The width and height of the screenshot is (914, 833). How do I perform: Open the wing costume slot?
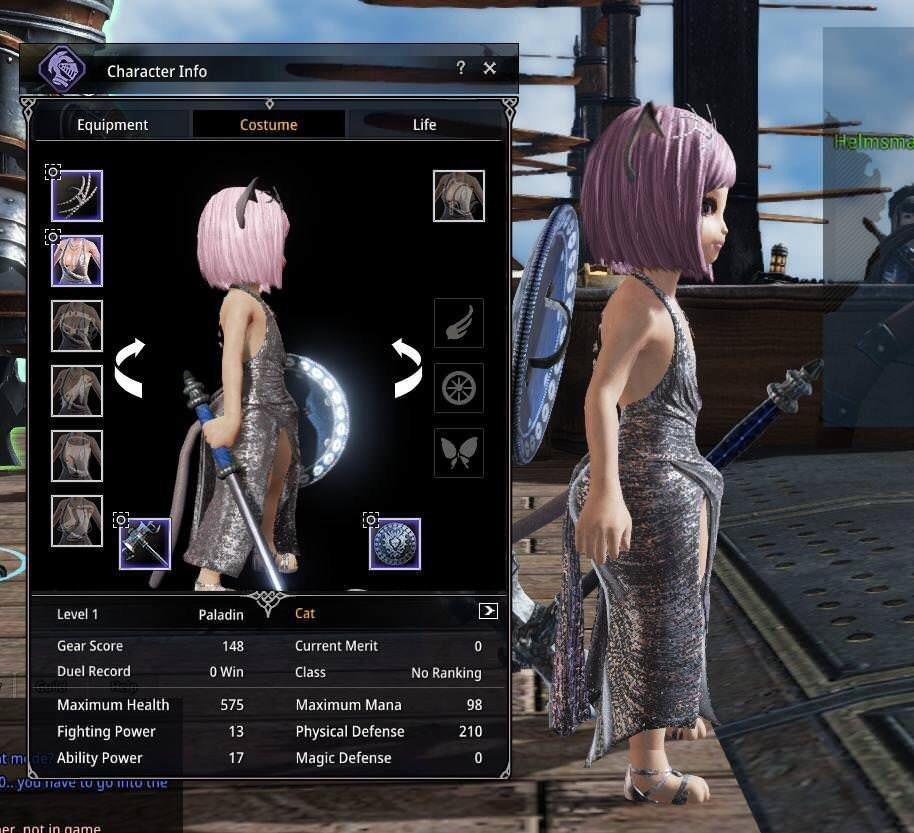click(459, 323)
